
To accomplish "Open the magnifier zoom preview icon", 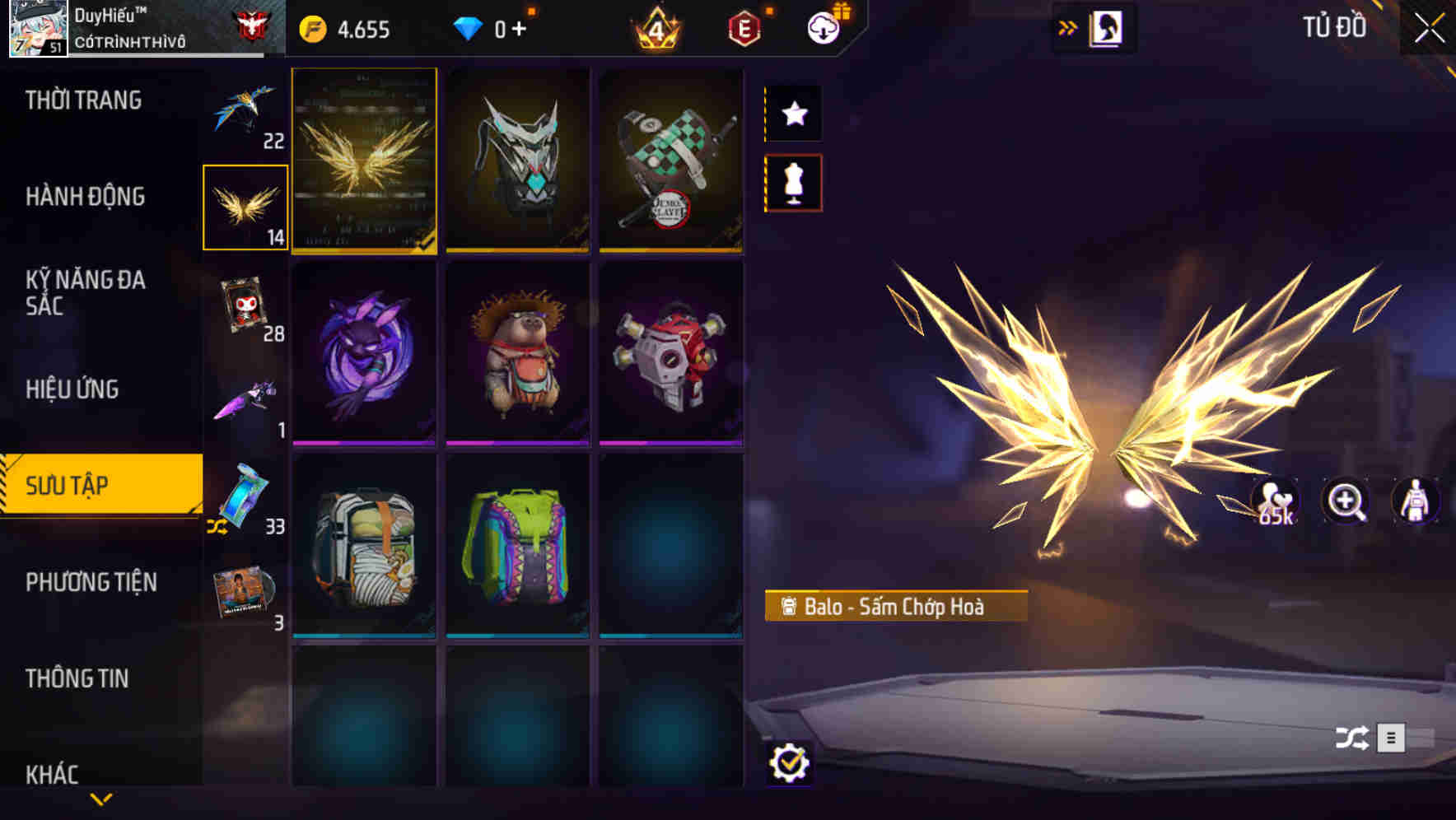I will (1346, 501).
